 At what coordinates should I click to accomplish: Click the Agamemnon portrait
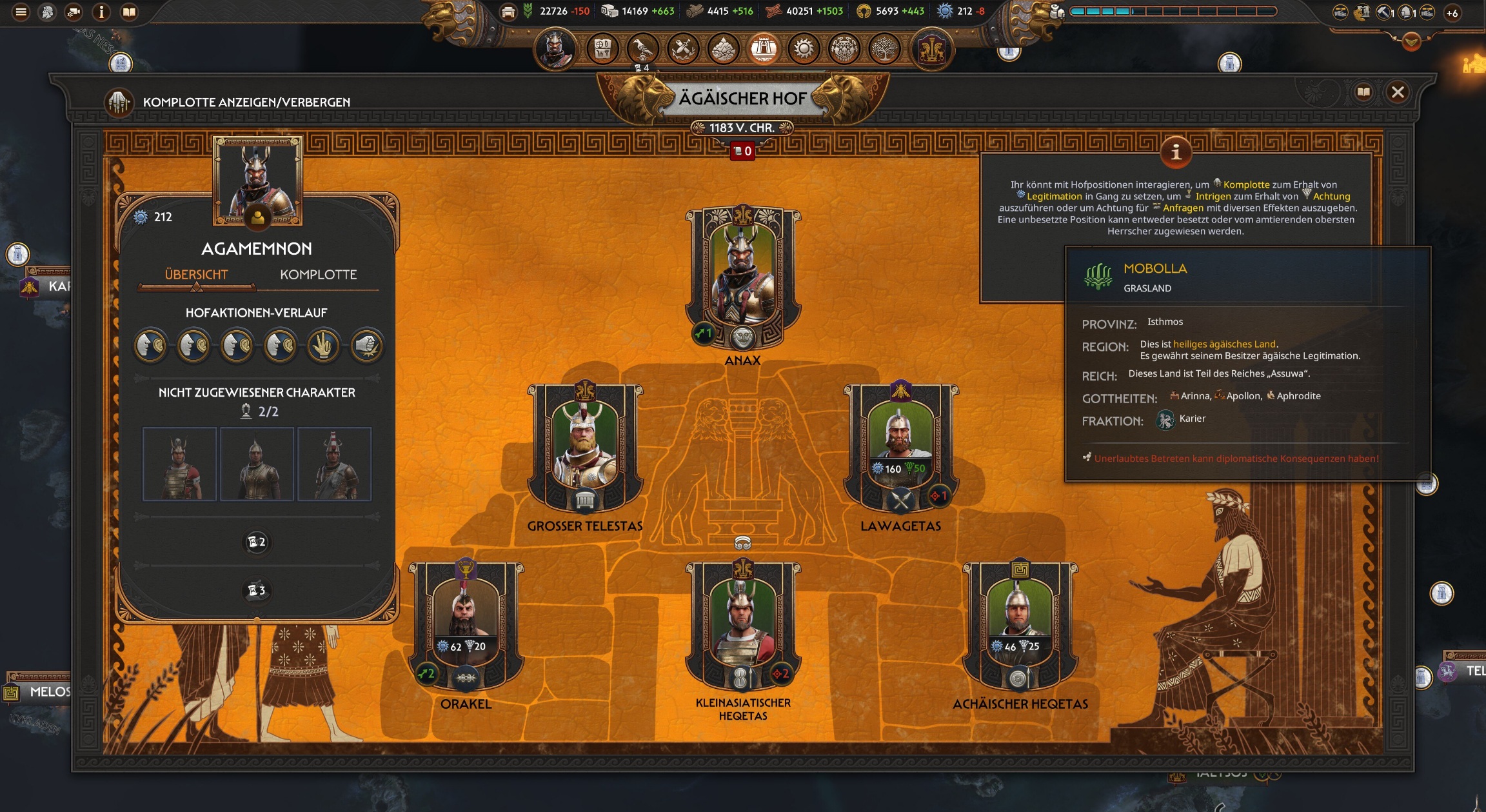pyautogui.click(x=257, y=179)
